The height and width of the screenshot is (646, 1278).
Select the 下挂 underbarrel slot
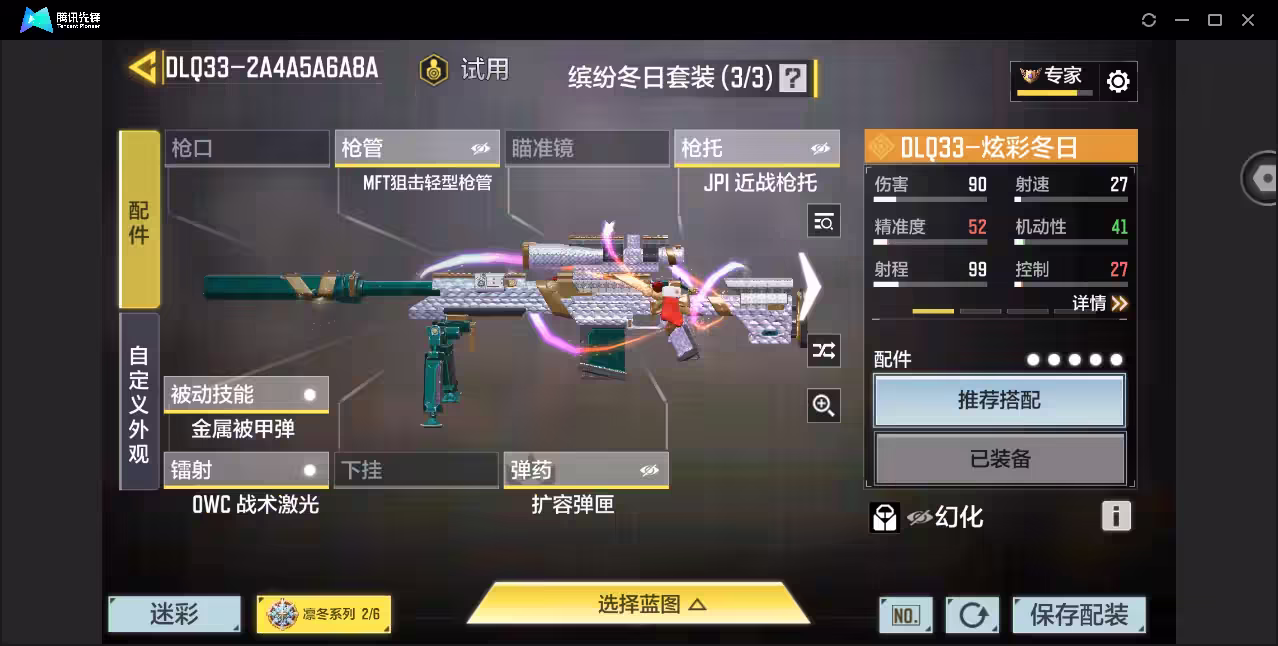pos(416,470)
